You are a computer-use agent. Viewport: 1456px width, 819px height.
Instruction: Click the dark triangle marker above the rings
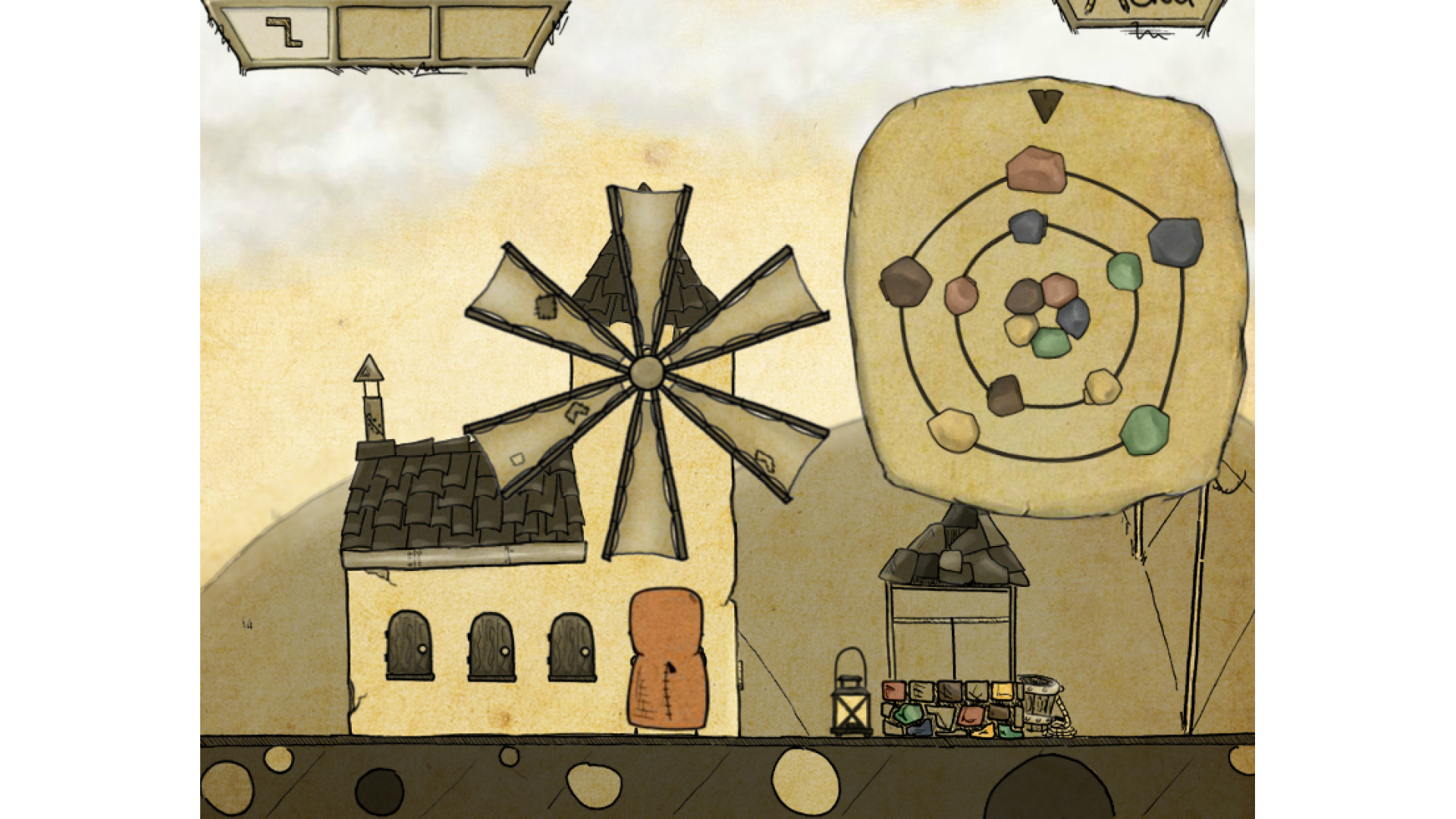1046,105
